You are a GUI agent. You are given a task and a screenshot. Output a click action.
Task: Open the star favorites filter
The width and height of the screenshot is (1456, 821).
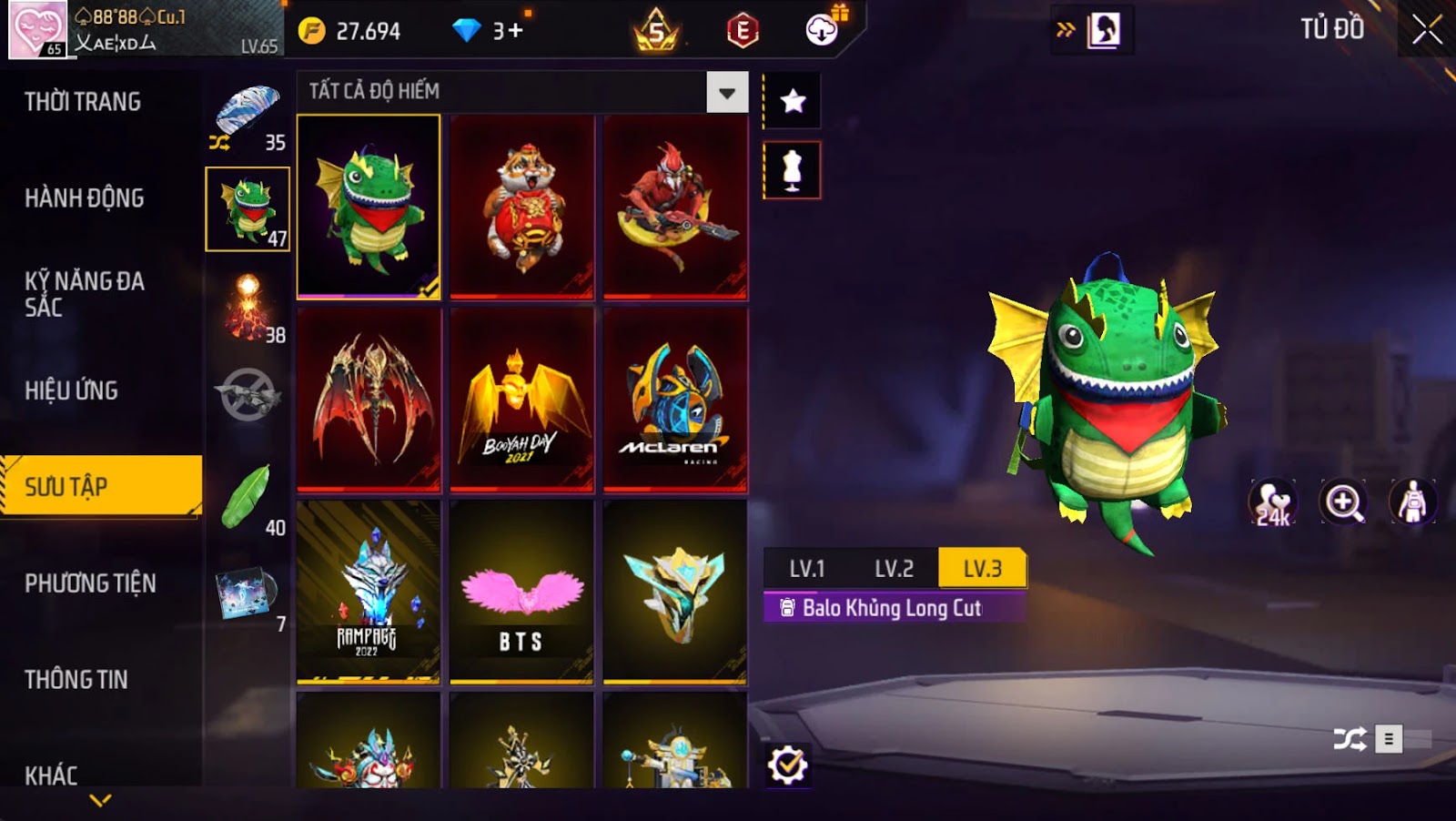[x=793, y=101]
